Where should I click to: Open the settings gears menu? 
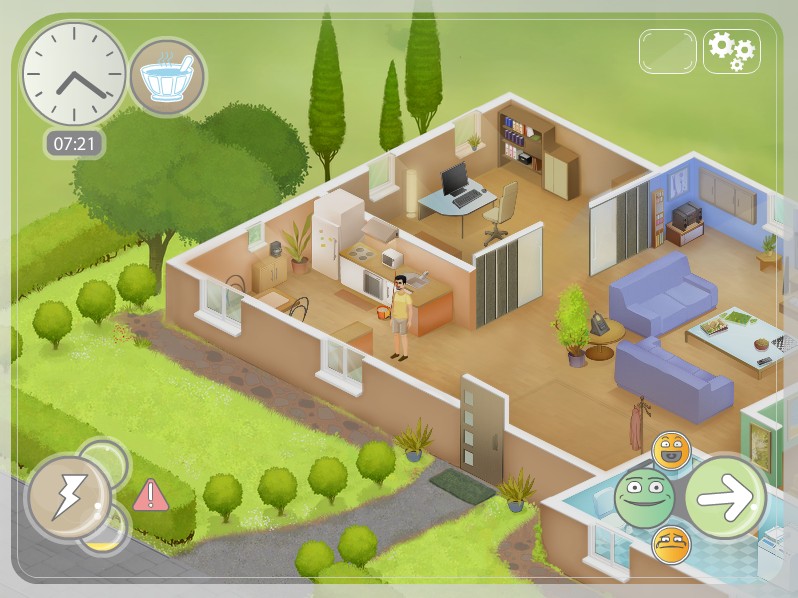[732, 50]
